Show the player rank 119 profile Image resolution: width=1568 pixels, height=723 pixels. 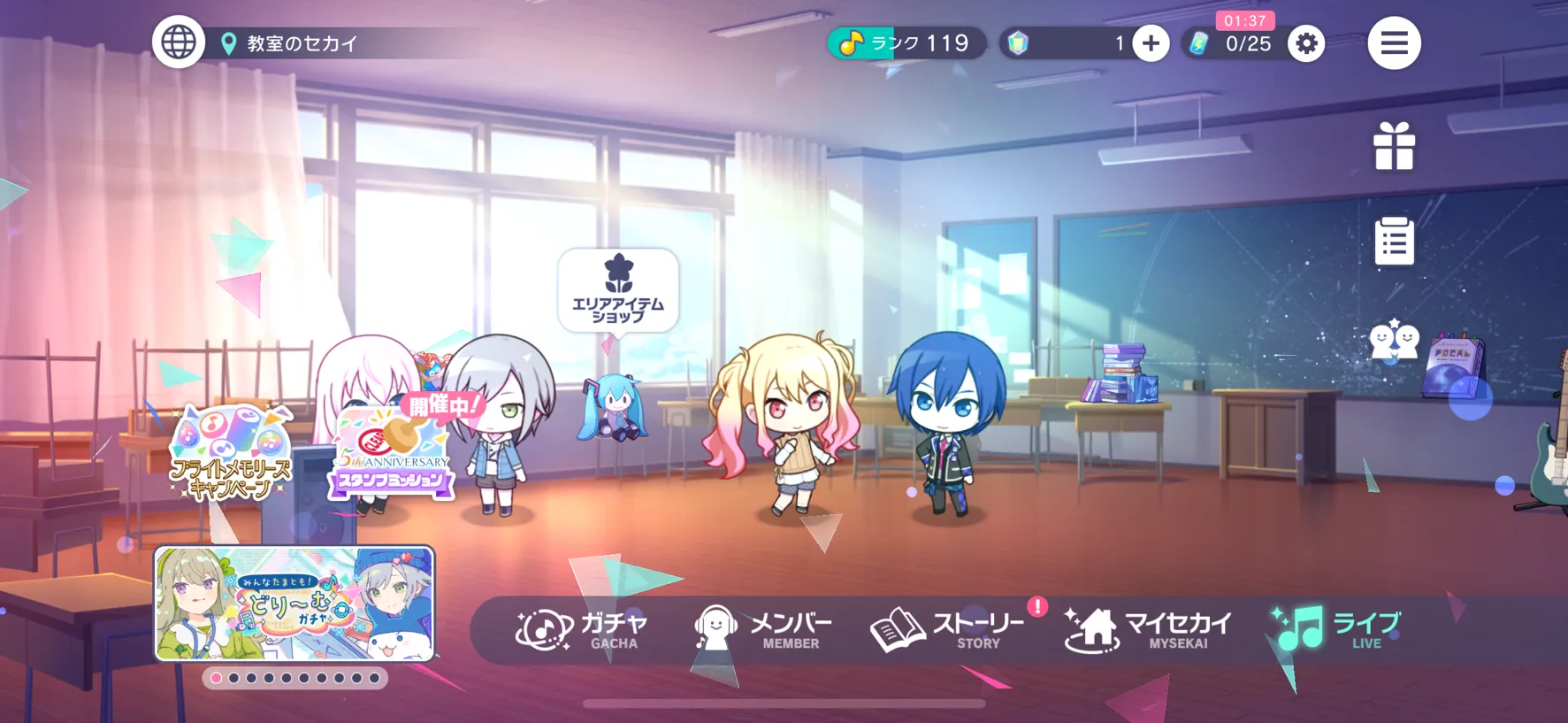point(906,43)
